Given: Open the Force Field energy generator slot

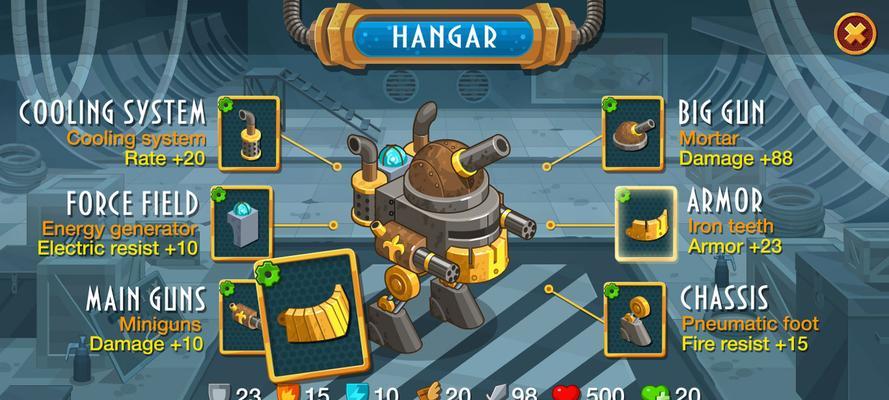Looking at the screenshot, I should coord(242,223).
